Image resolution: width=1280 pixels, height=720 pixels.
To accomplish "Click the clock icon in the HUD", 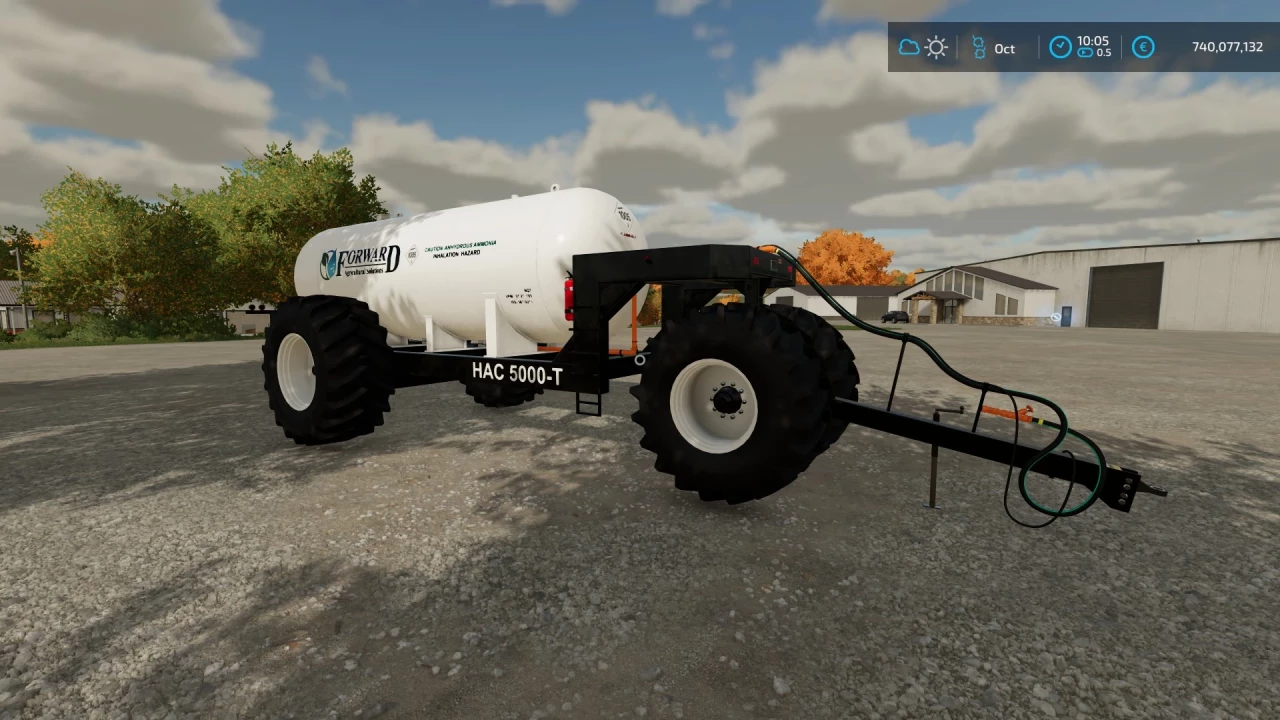I will 1060,47.
